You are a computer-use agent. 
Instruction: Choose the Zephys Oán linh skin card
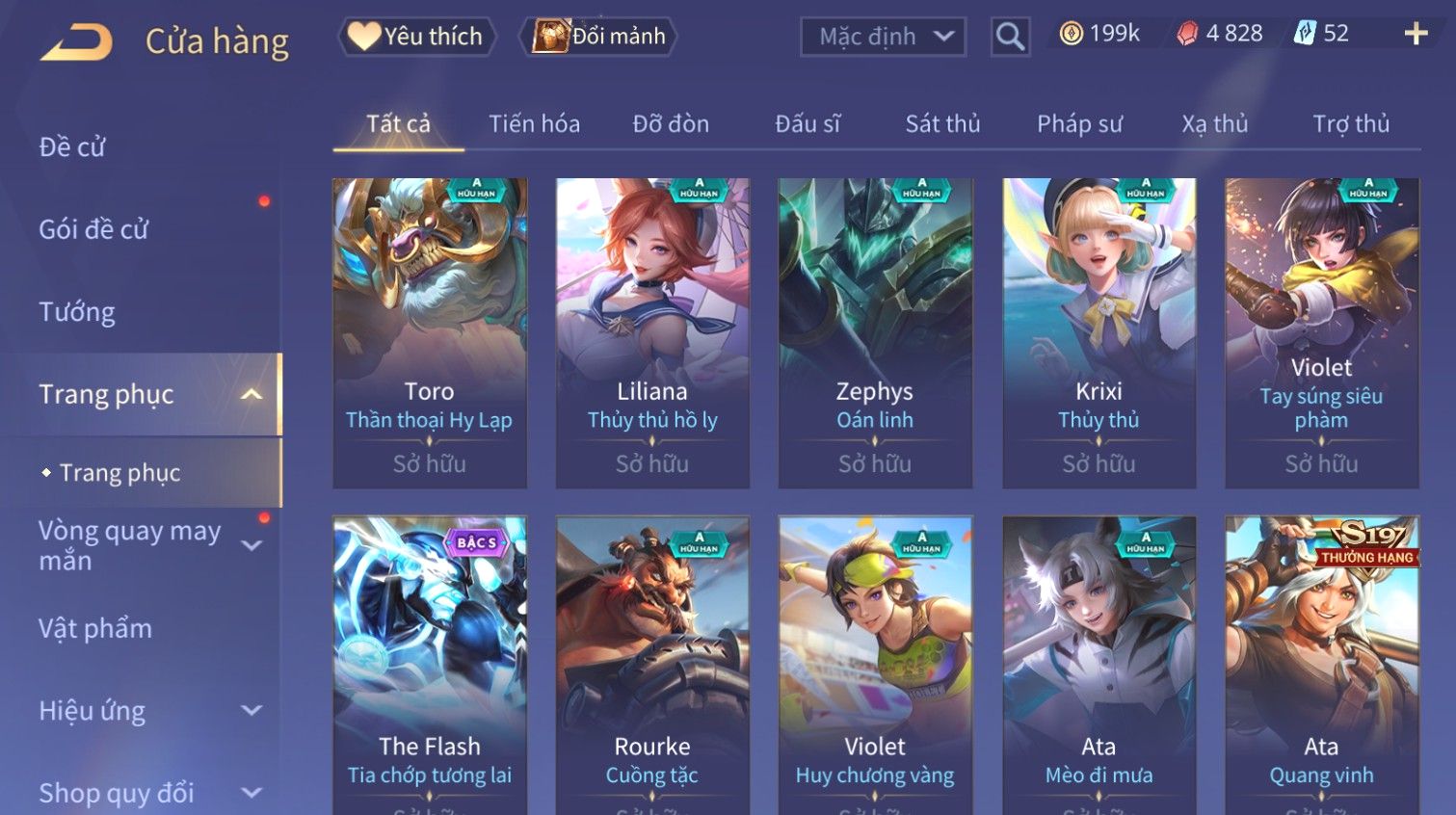tap(875, 332)
